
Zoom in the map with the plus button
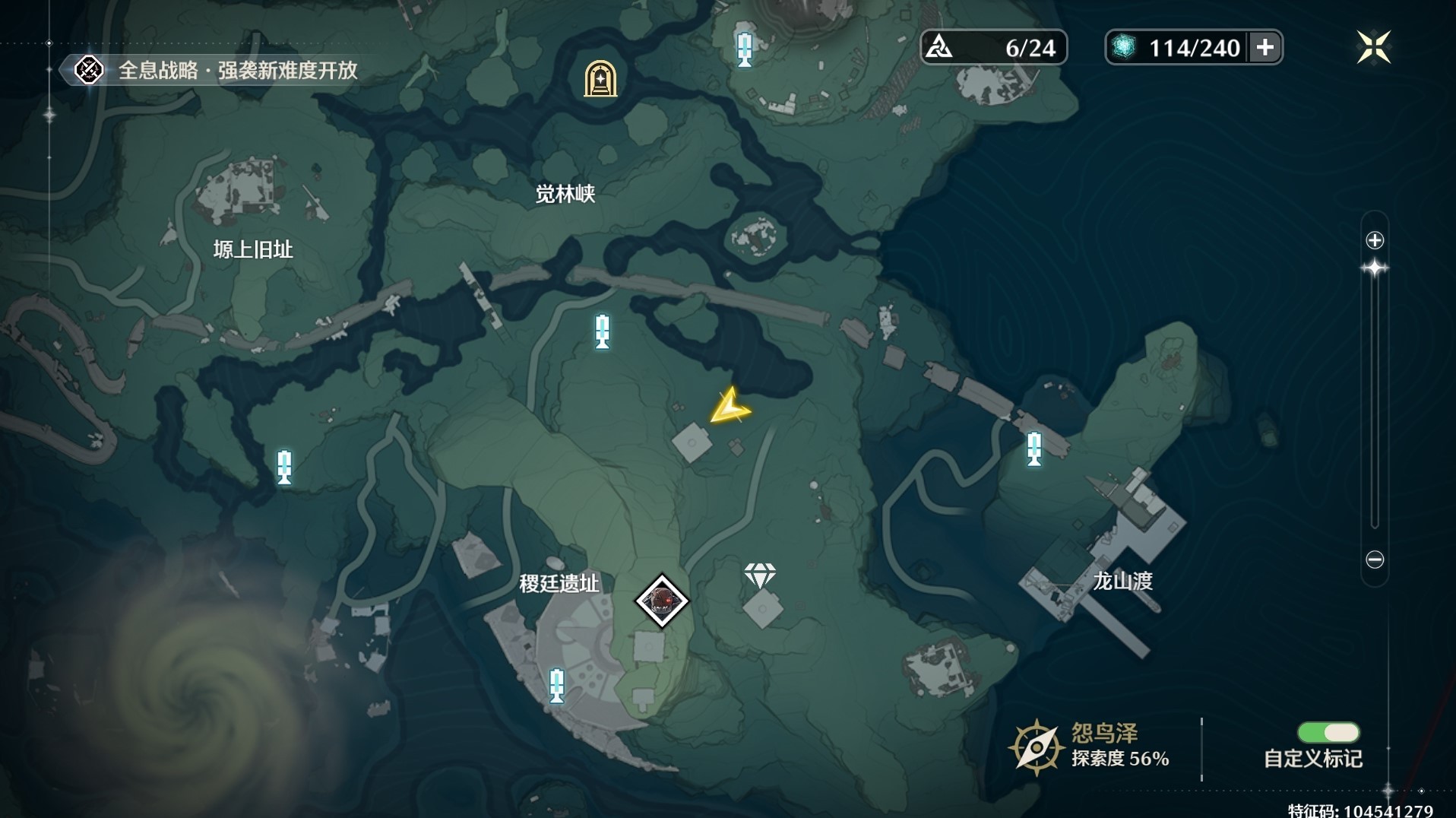click(x=1375, y=240)
